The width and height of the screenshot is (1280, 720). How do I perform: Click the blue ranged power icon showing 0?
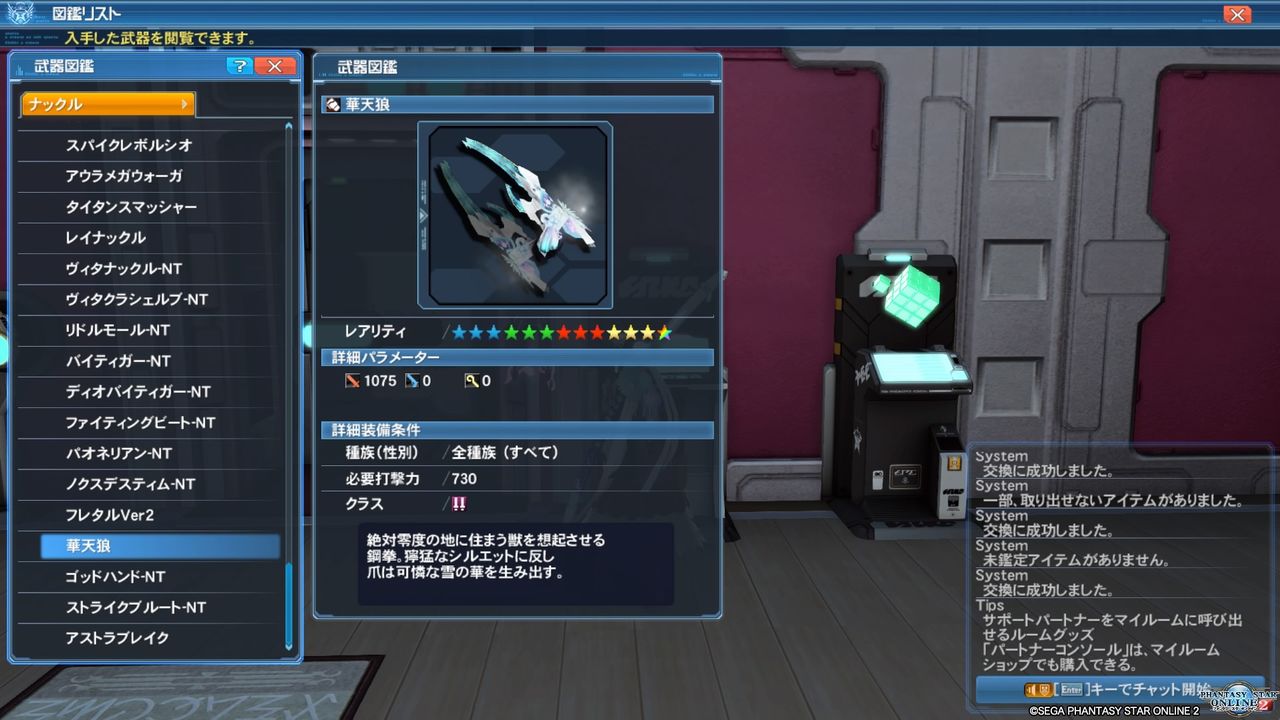pos(411,380)
